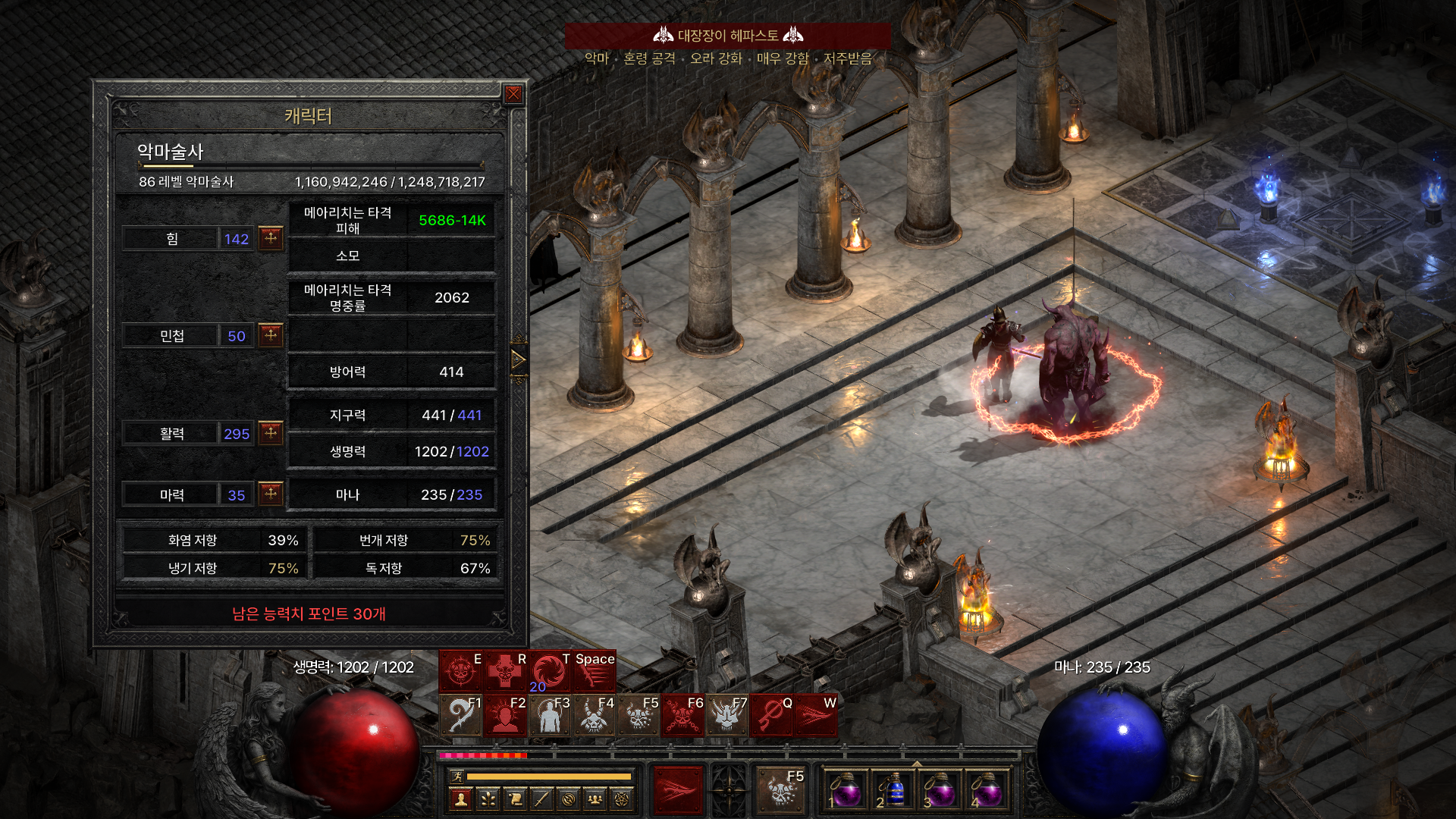Add a point to Vitality (활력)
The height and width of the screenshot is (819, 1456).
pyautogui.click(x=271, y=433)
